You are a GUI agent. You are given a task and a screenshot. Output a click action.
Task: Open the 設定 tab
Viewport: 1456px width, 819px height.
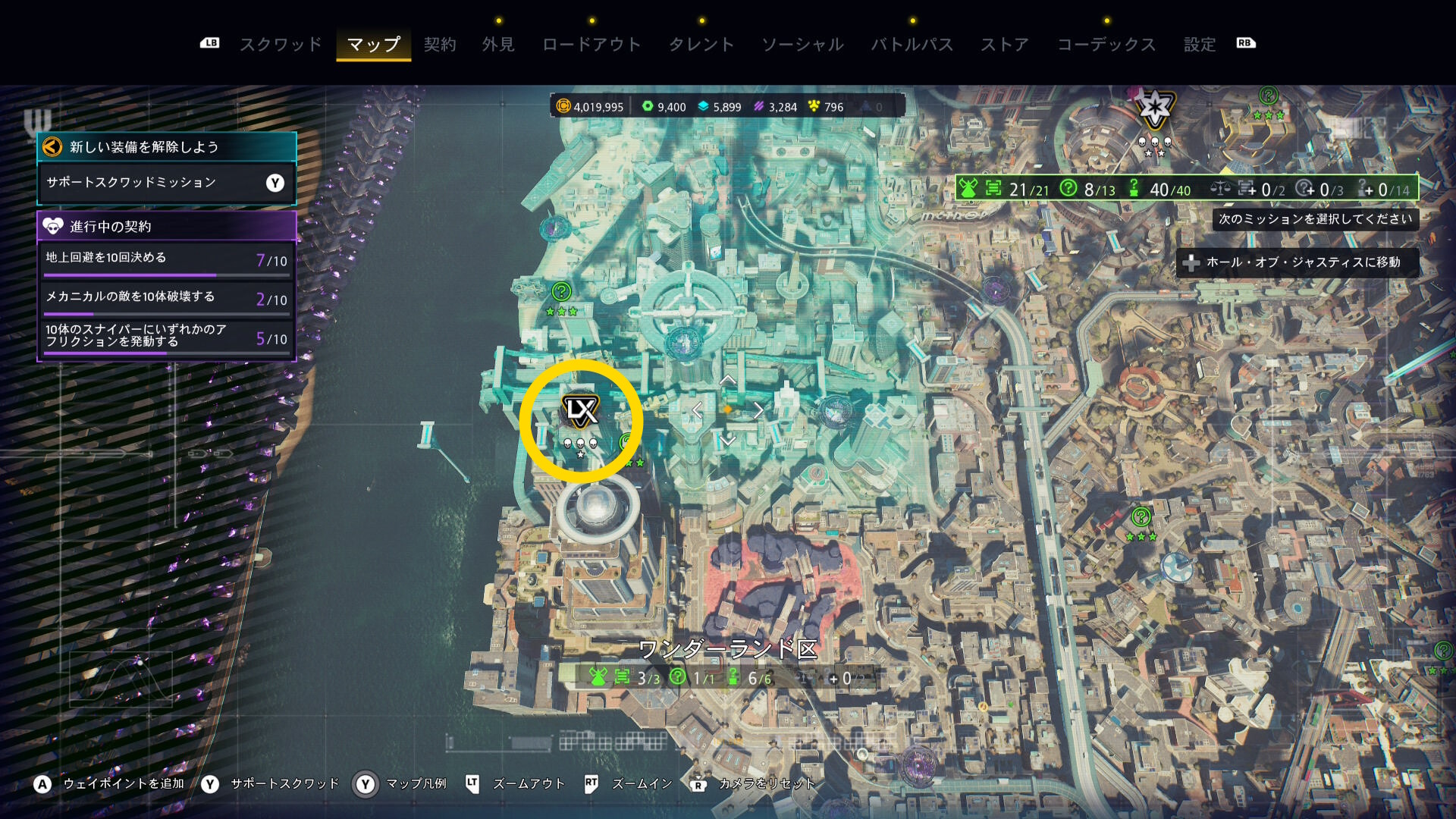[x=1200, y=45]
